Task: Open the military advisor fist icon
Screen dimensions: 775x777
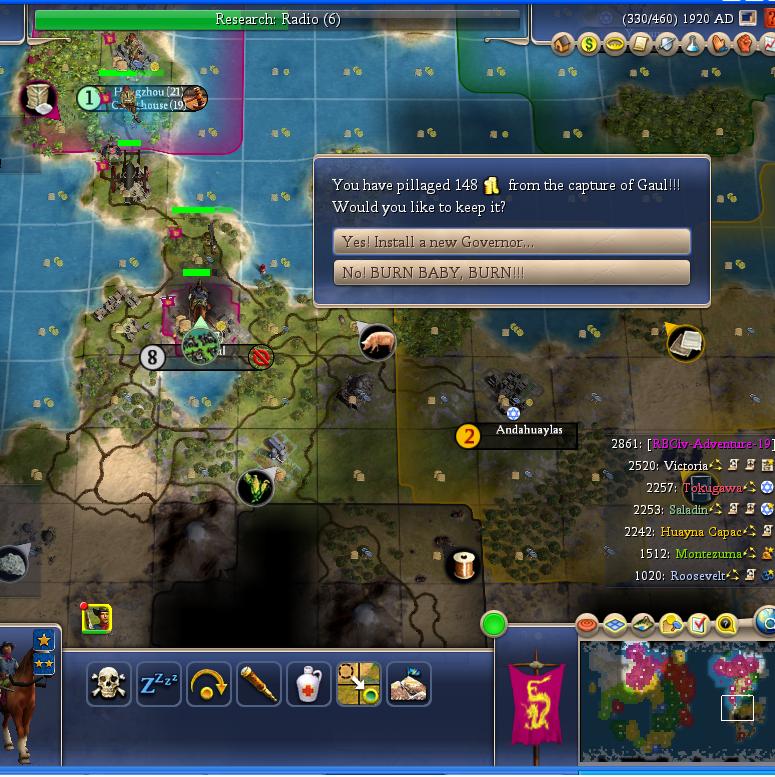Action: (x=744, y=44)
